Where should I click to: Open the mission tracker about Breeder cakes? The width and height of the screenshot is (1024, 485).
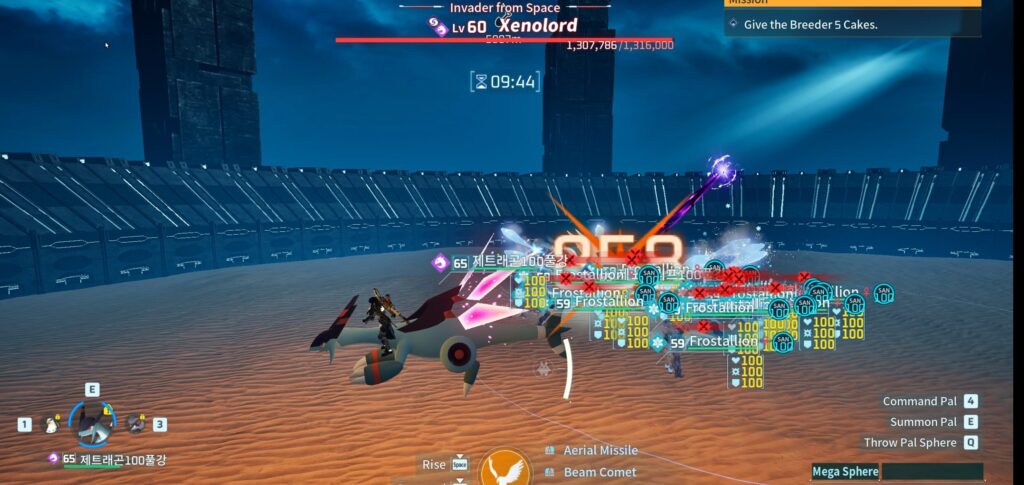[852, 25]
